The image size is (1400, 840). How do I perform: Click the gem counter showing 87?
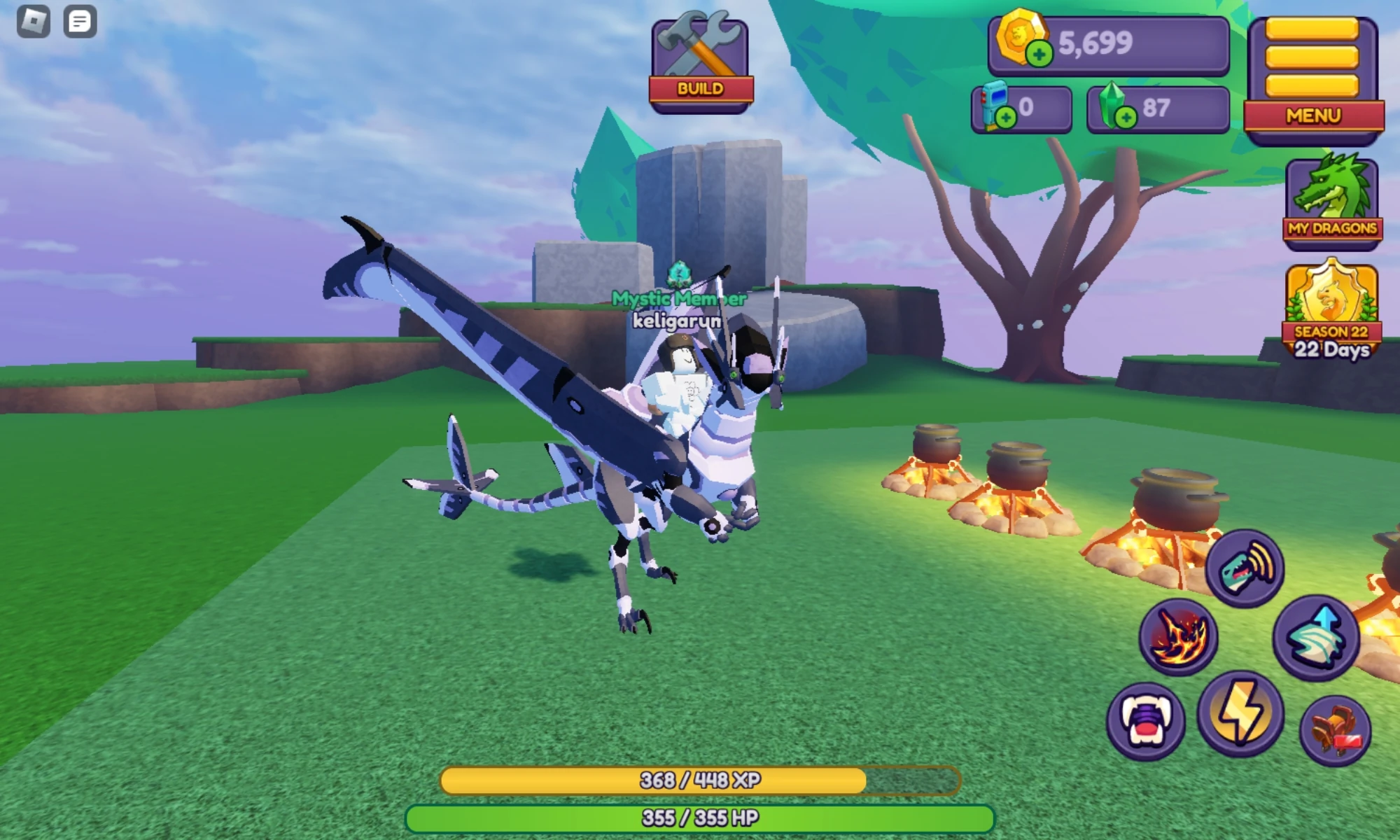[x=1156, y=106]
